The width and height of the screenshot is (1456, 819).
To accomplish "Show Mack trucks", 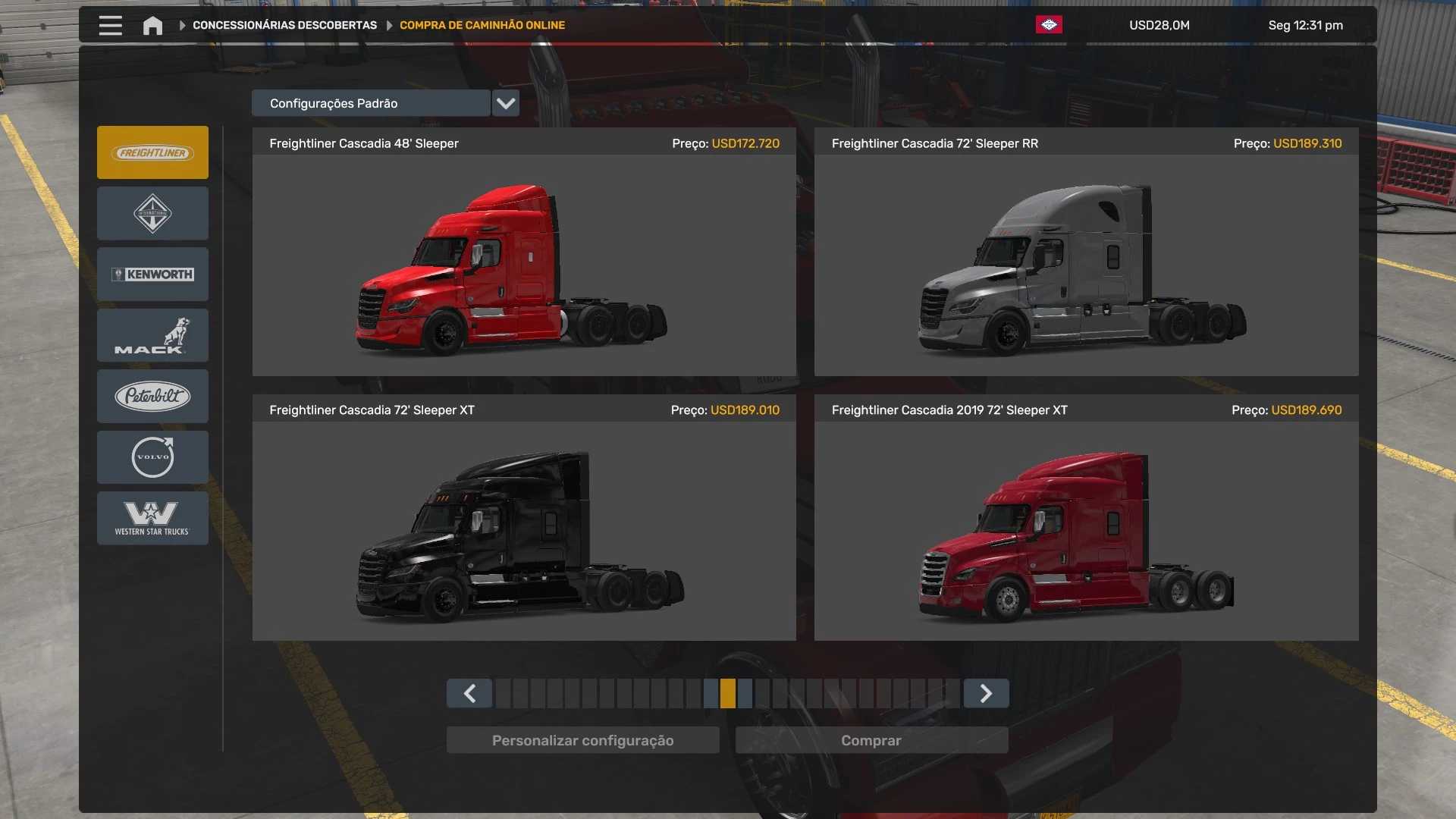I will point(152,335).
